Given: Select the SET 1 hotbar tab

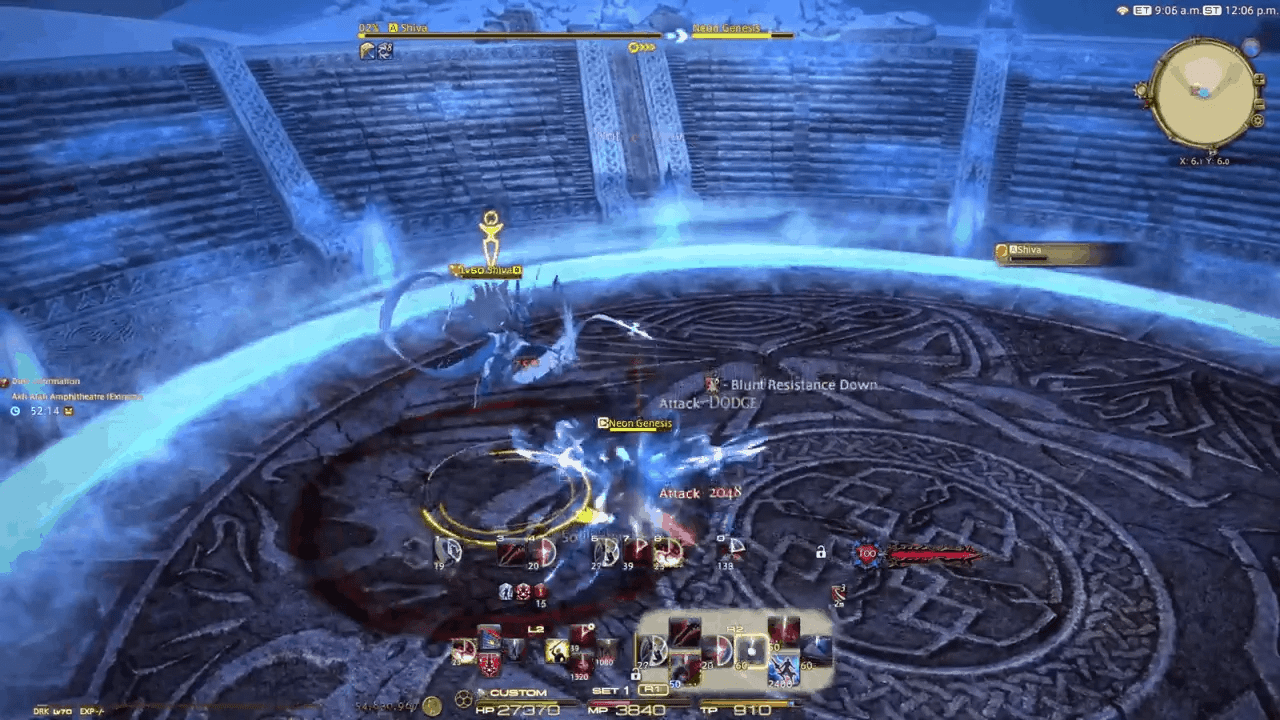Looking at the screenshot, I should [608, 689].
